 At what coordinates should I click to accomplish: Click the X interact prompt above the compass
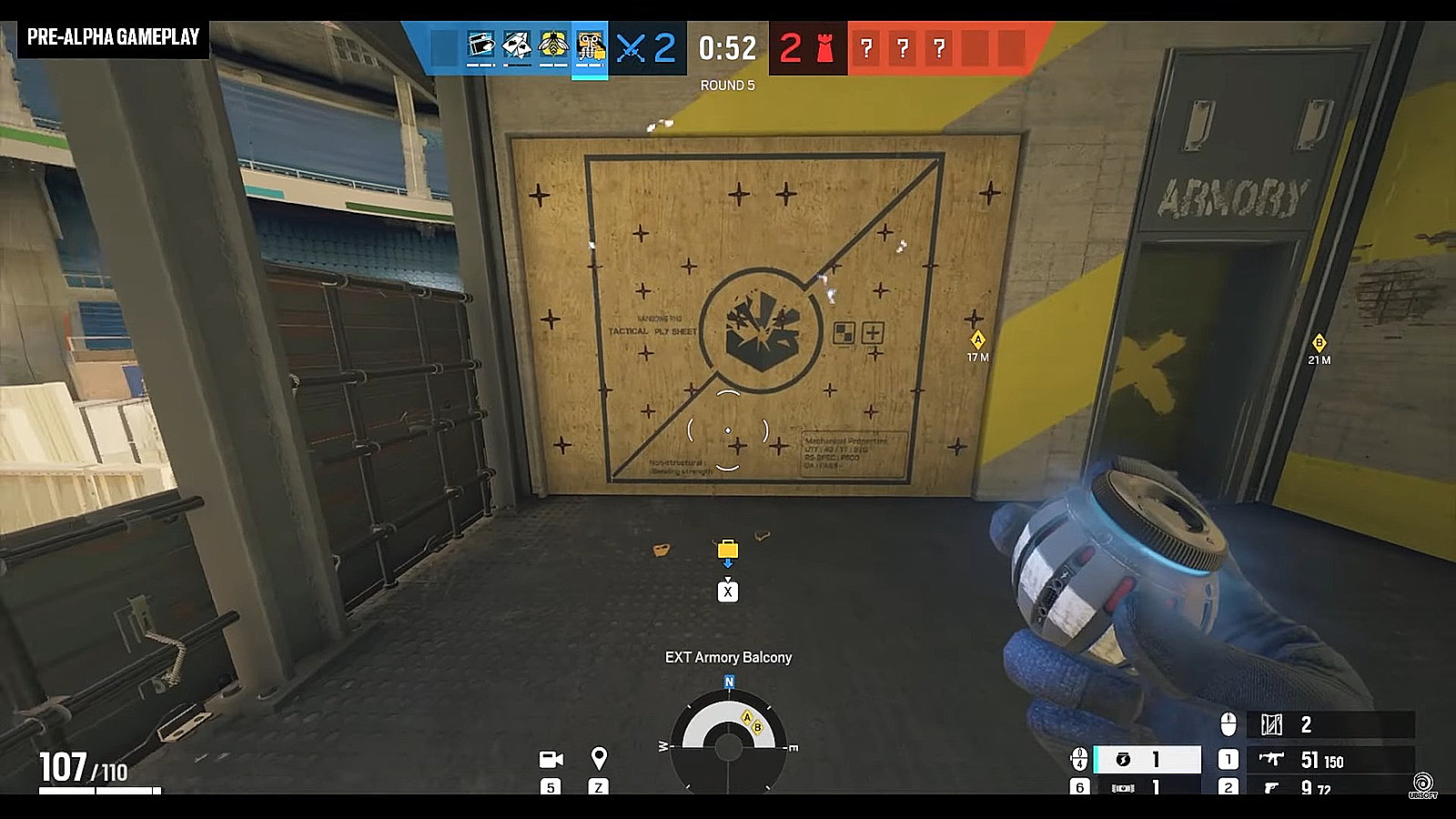[x=726, y=591]
